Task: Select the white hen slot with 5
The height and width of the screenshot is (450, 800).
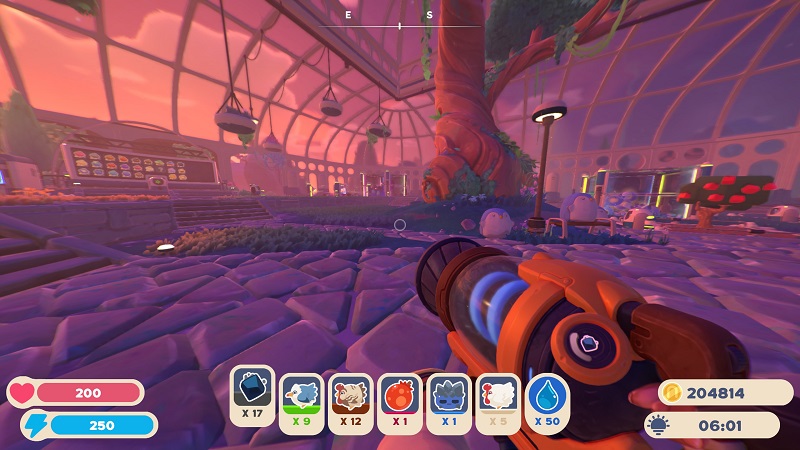Action: click(x=498, y=396)
